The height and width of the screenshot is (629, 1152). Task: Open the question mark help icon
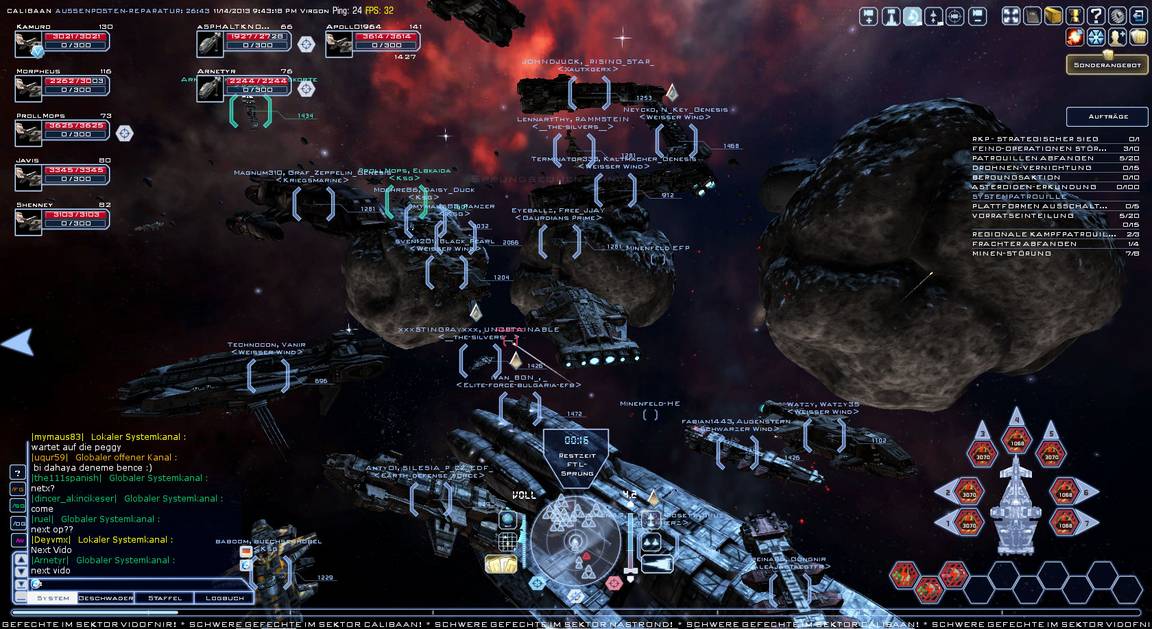[x=1095, y=16]
